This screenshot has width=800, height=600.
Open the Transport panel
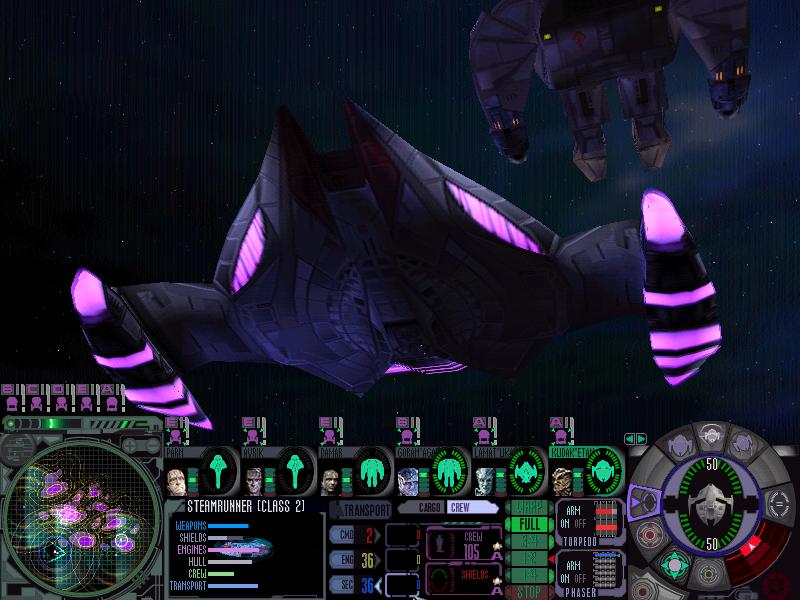[362, 508]
